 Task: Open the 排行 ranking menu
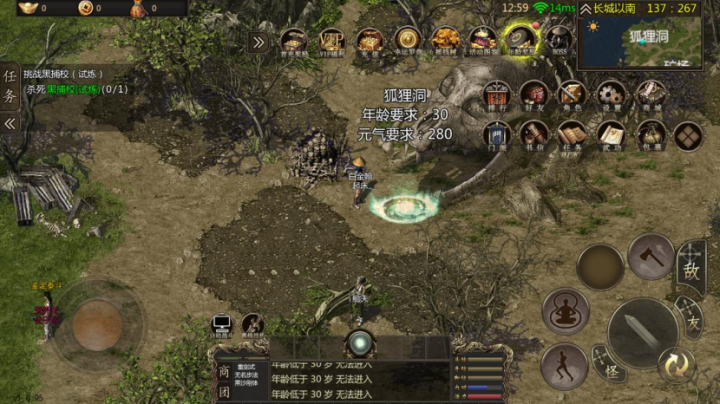497,96
